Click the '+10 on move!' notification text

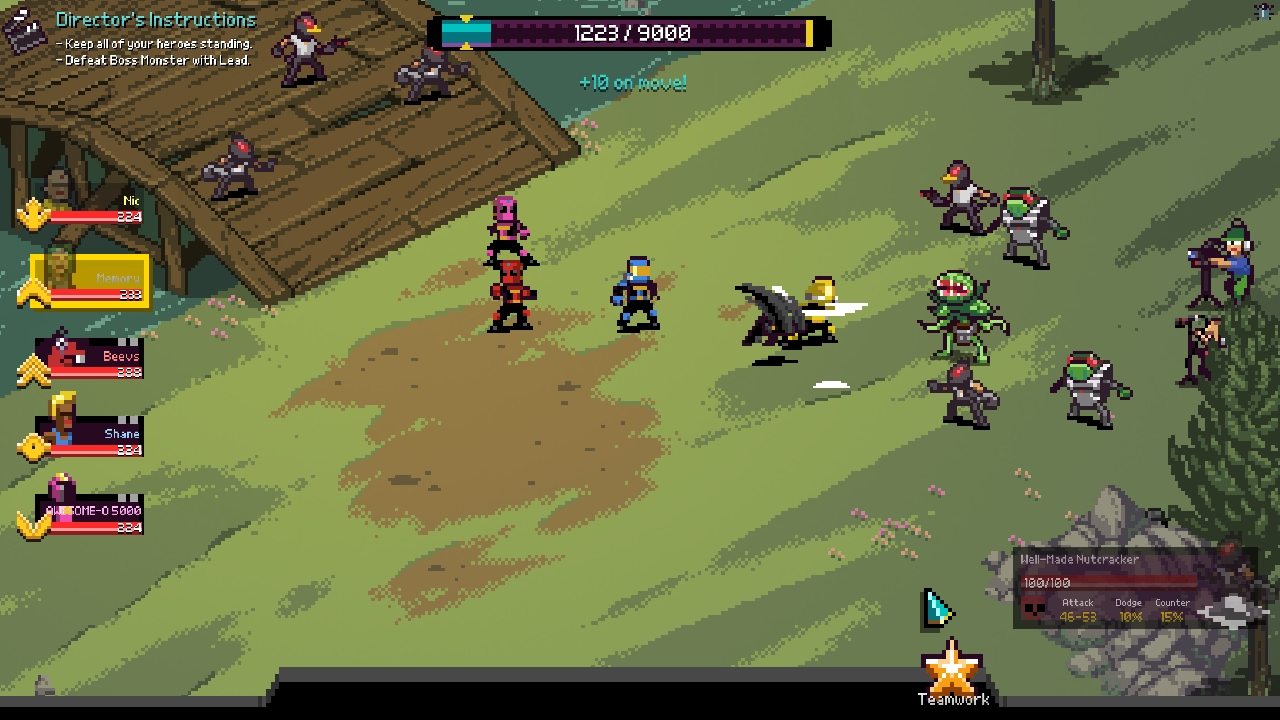634,84
